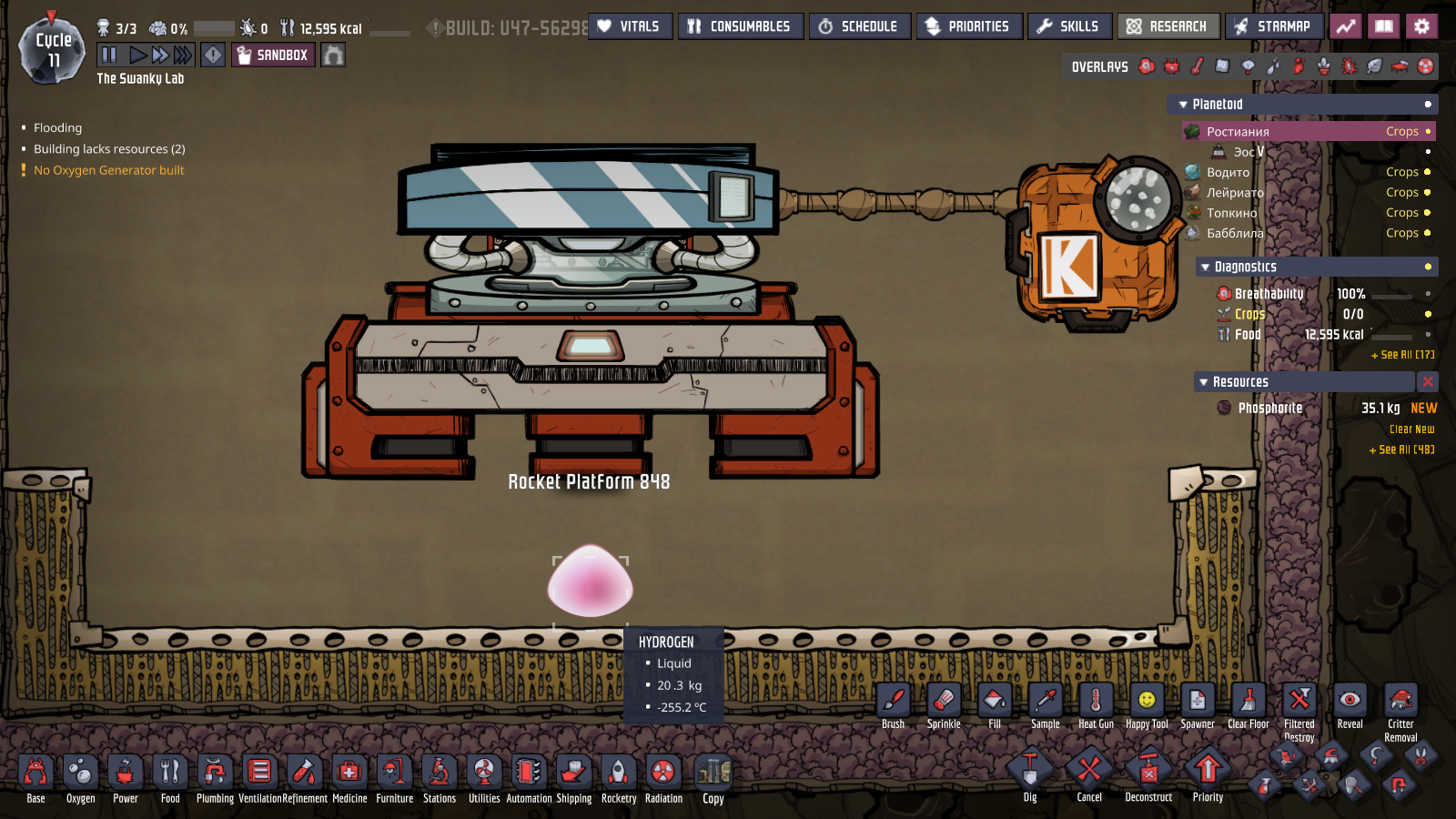Pause the game simulation
This screenshot has width=1456, height=819.
[108, 56]
